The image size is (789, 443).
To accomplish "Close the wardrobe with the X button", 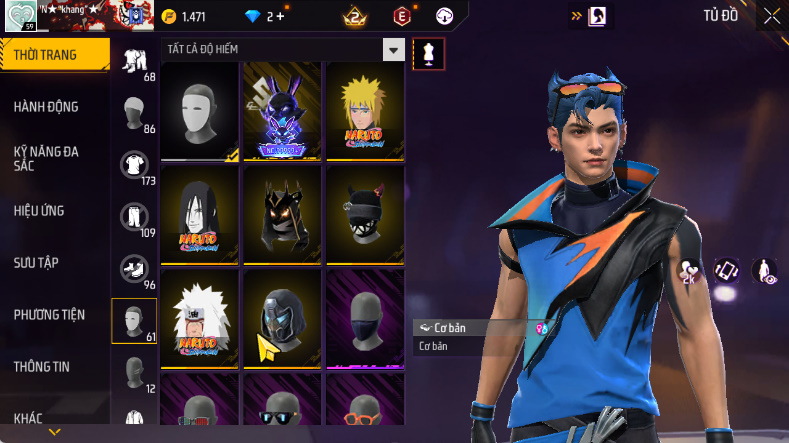I will pyautogui.click(x=772, y=15).
